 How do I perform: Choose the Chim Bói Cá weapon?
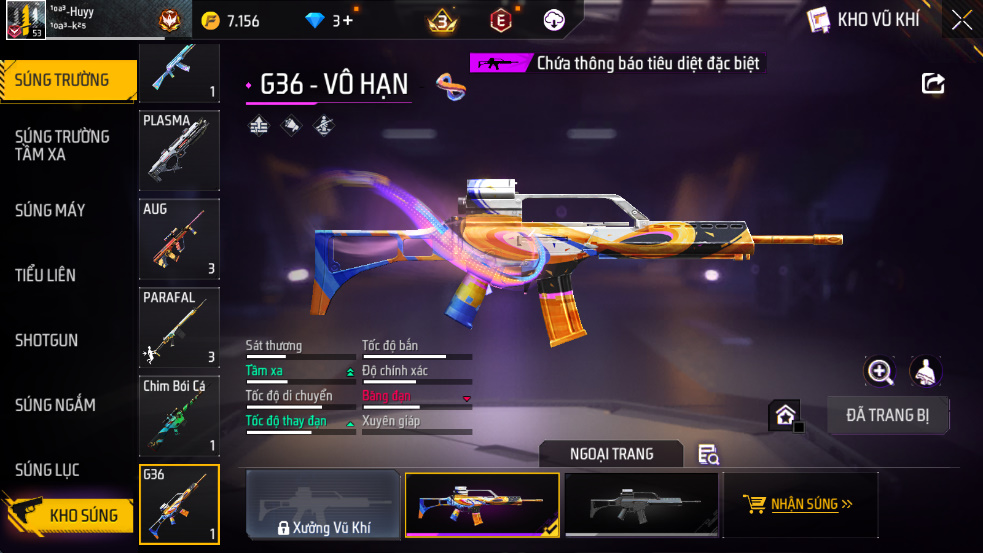pyautogui.click(x=179, y=414)
